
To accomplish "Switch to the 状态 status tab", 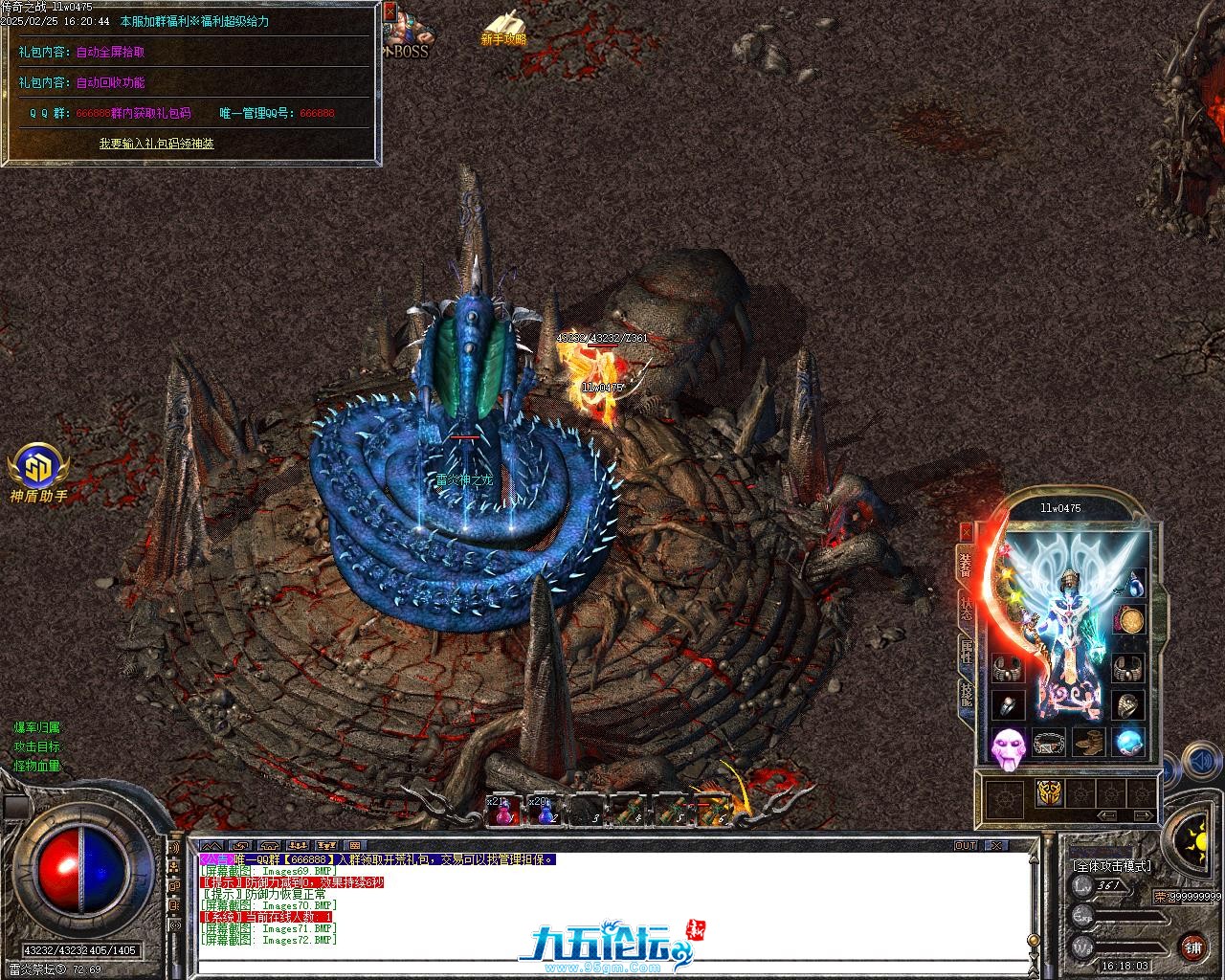I will (966, 611).
